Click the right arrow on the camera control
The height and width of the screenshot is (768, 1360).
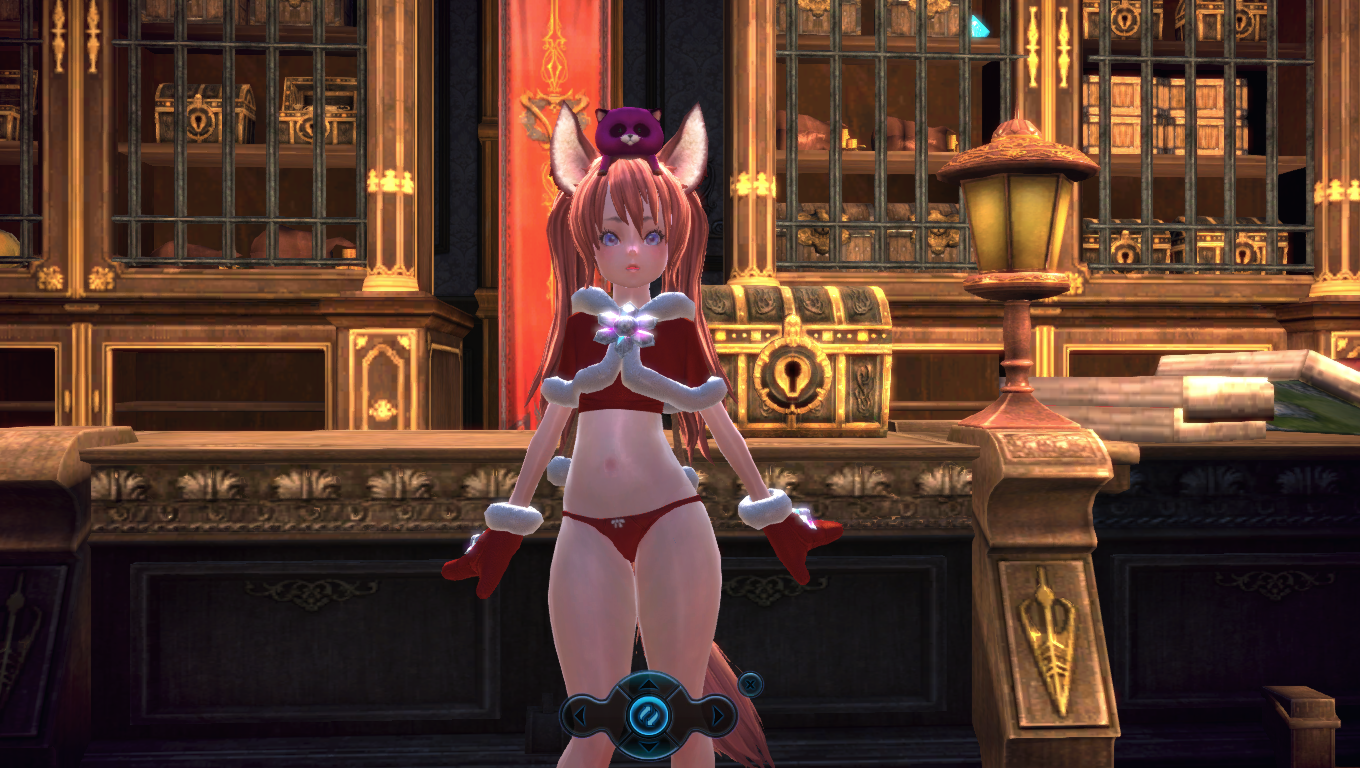(718, 716)
